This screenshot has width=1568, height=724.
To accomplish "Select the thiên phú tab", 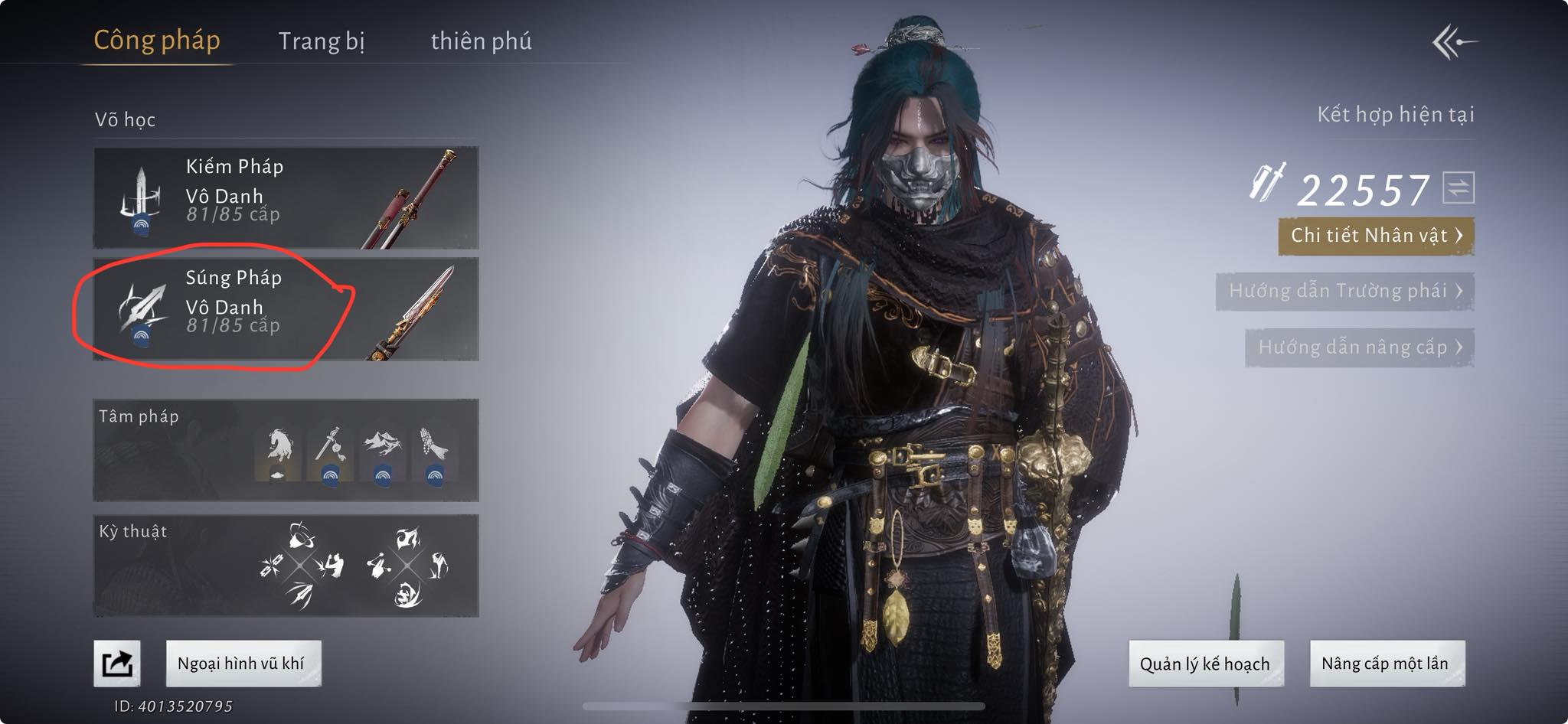I will (481, 41).
